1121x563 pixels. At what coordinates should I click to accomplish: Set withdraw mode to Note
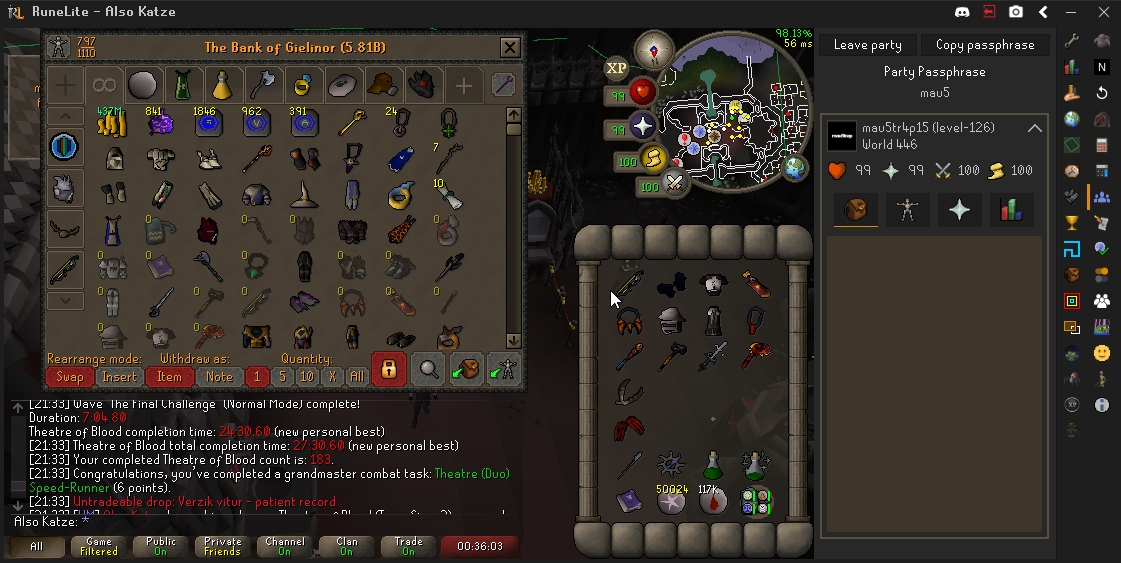coord(219,377)
